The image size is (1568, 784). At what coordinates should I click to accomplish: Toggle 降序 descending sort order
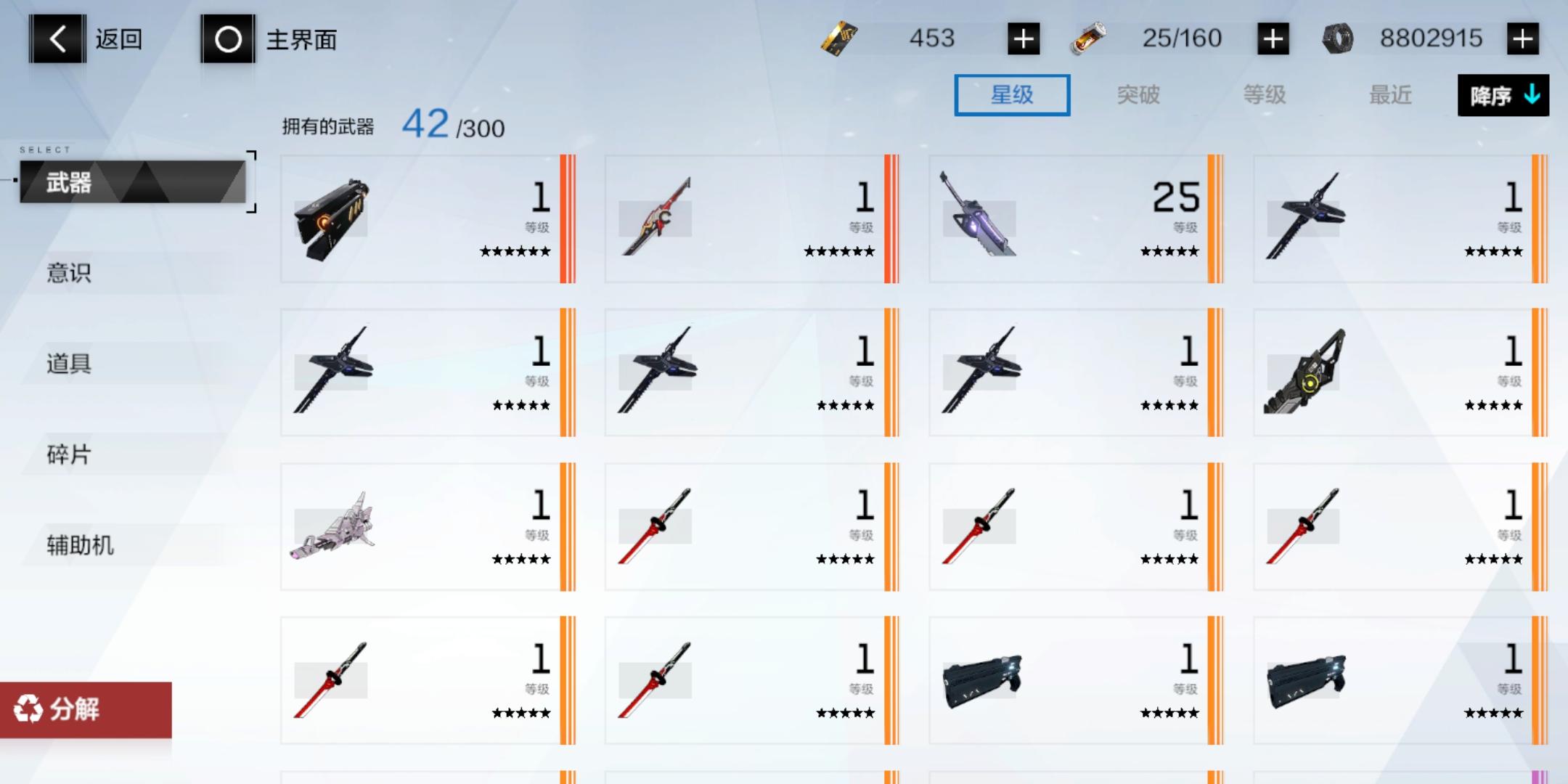(1503, 95)
